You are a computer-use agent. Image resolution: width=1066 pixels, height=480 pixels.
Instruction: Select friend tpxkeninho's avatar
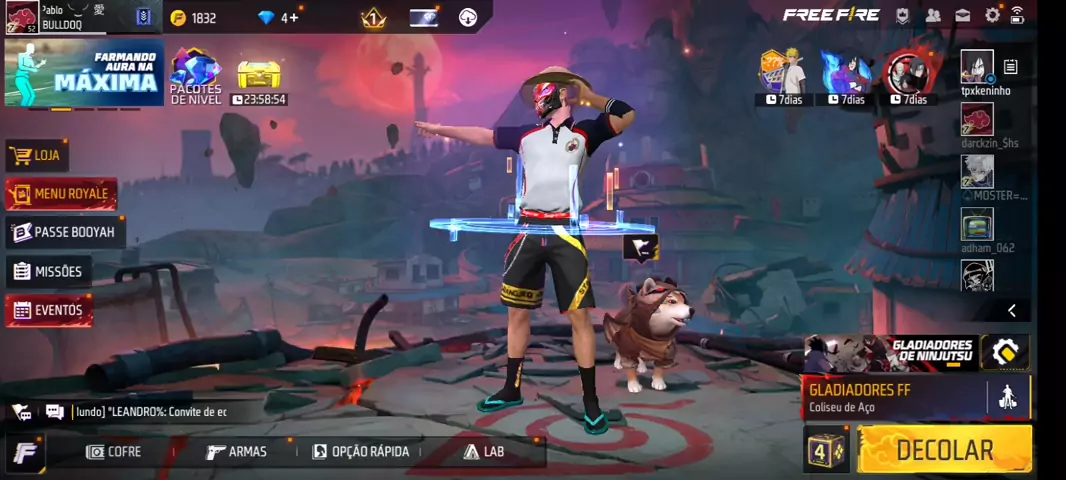977,66
